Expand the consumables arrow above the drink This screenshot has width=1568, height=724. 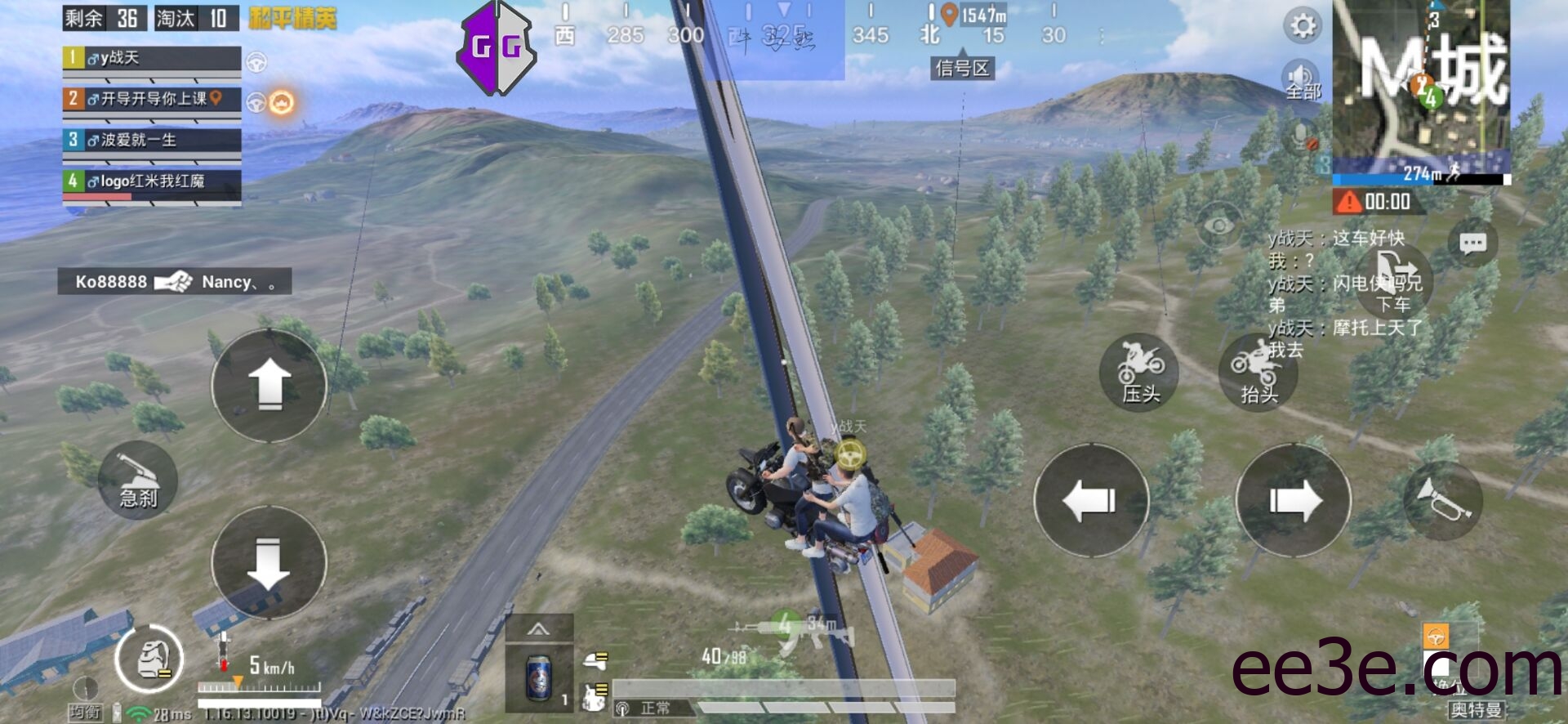(538, 628)
